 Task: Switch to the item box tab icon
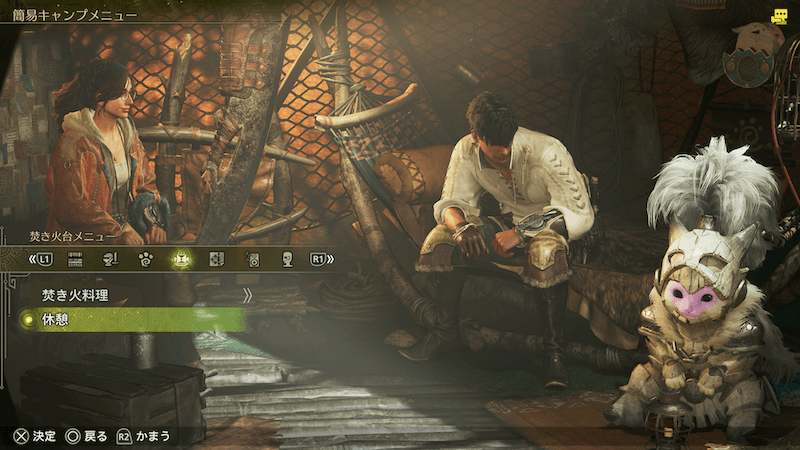[x=74, y=259]
